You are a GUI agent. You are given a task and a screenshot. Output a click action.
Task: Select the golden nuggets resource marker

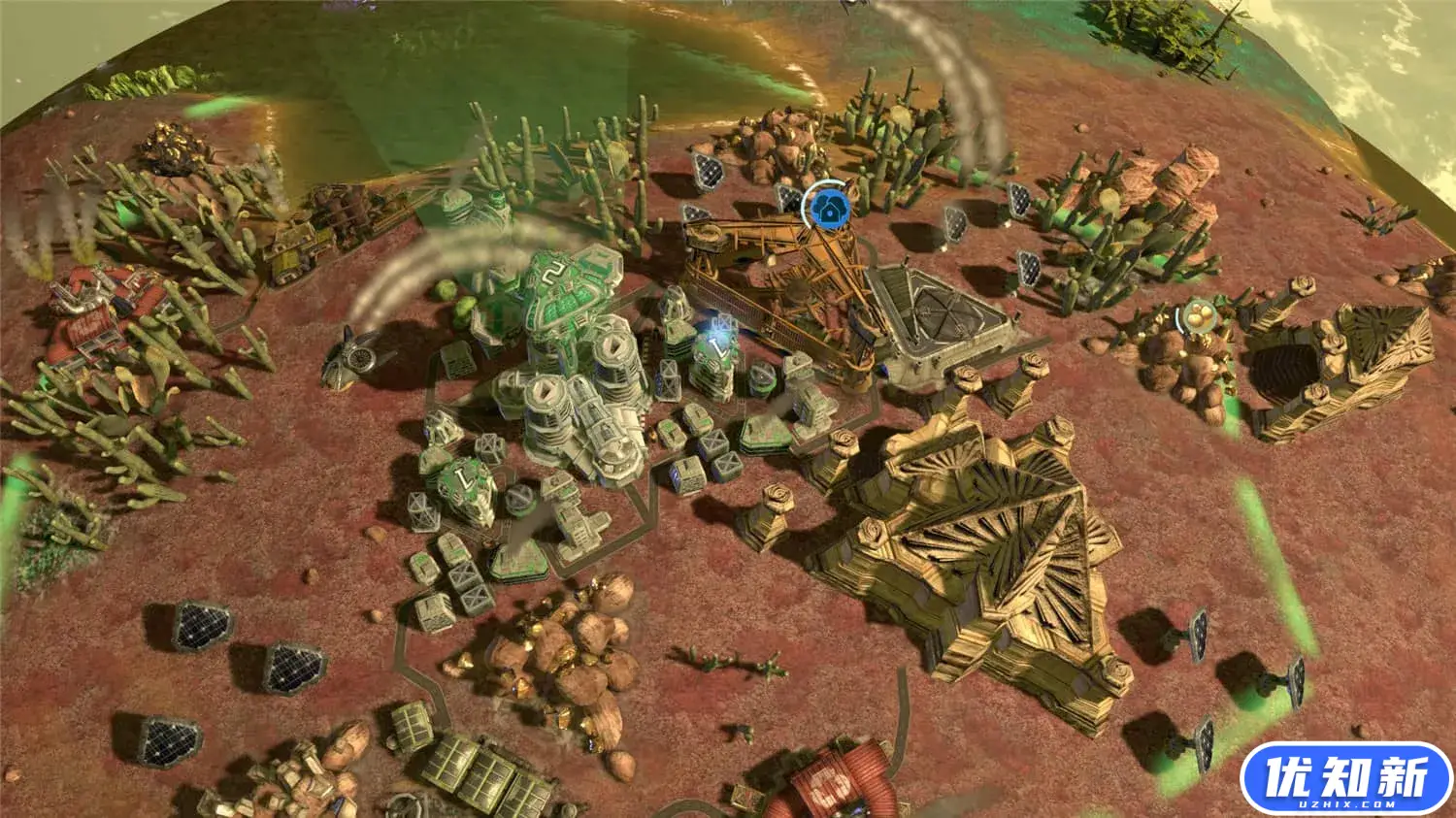[1199, 316]
